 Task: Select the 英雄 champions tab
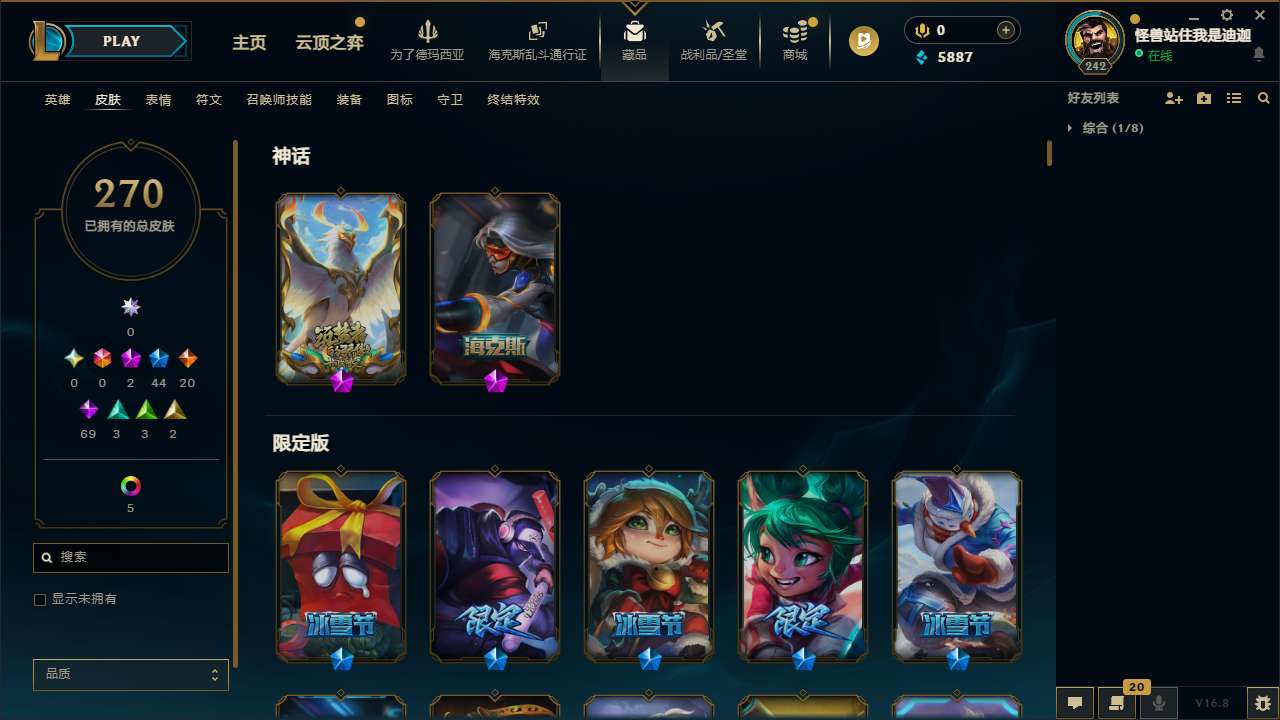[57, 100]
